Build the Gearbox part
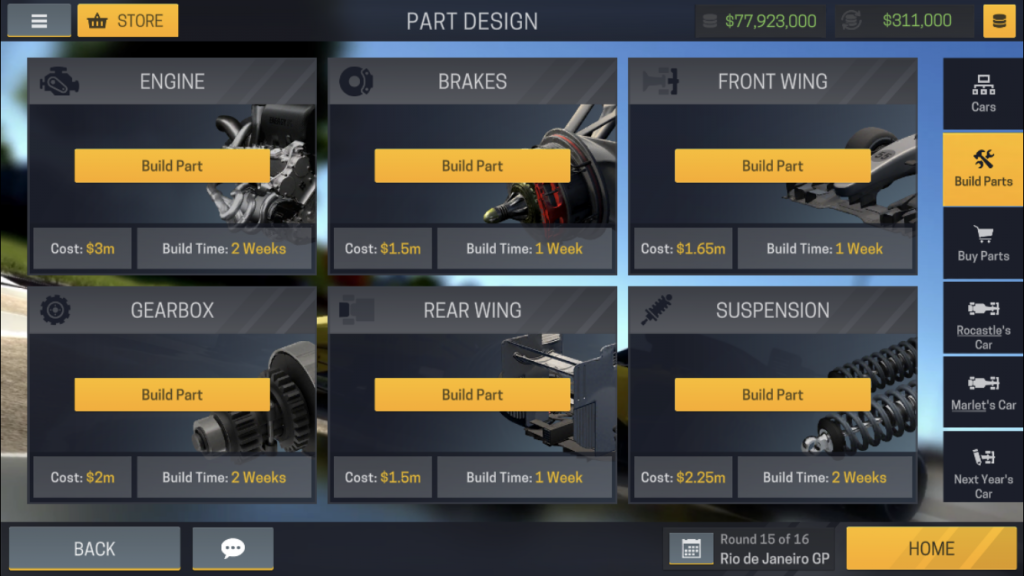 click(172, 394)
